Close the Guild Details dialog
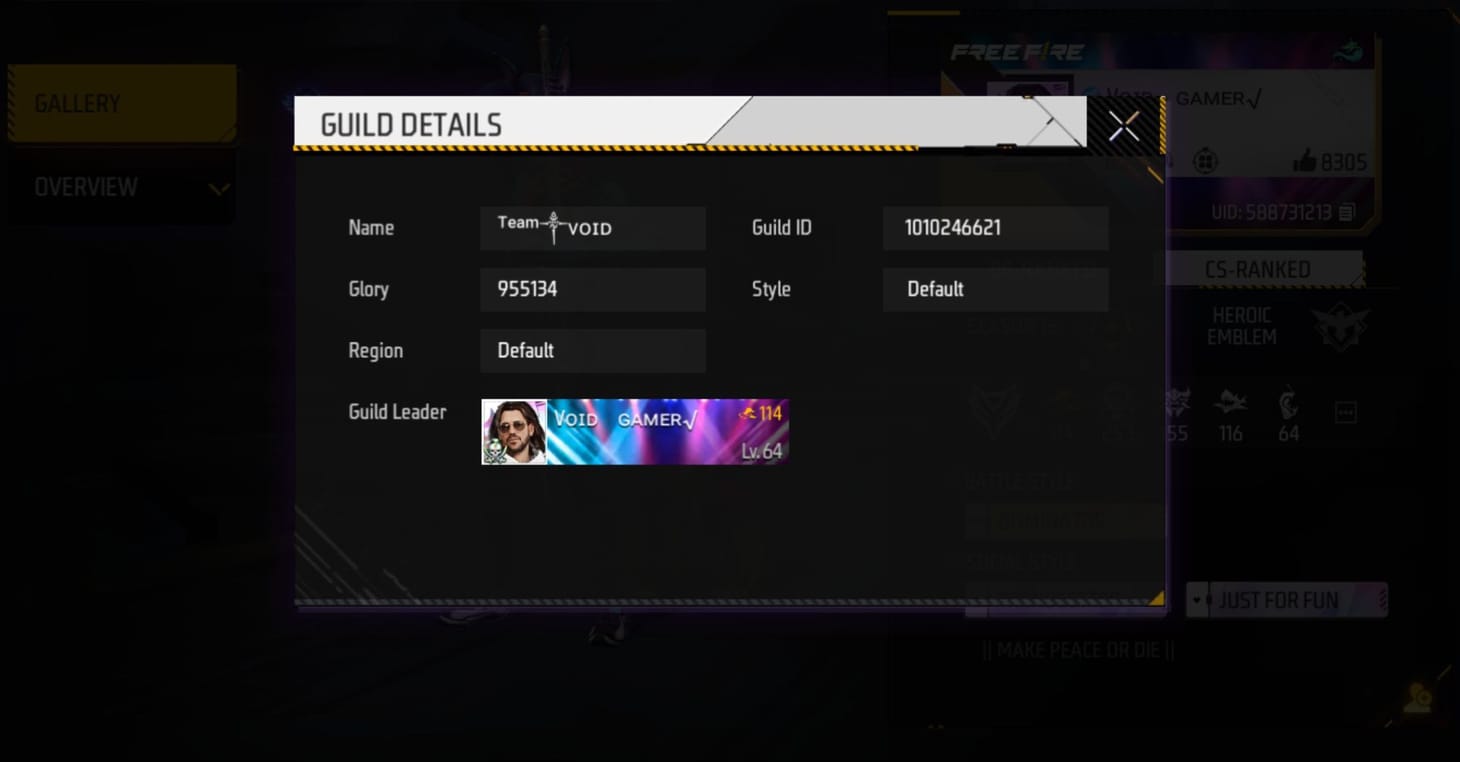Viewport: 1460px width, 762px height. (1122, 126)
